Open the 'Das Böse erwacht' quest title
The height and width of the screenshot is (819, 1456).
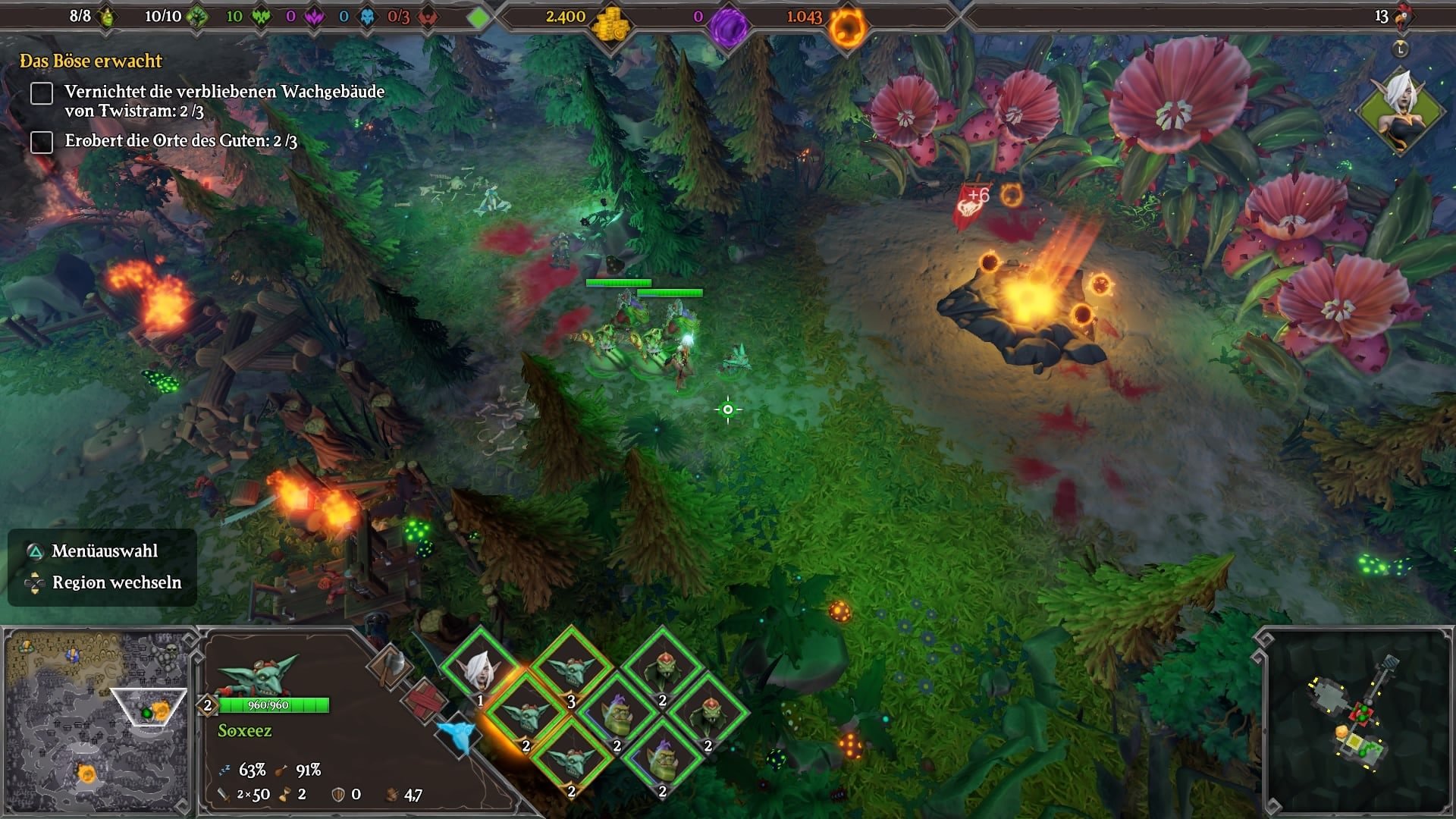tap(91, 61)
